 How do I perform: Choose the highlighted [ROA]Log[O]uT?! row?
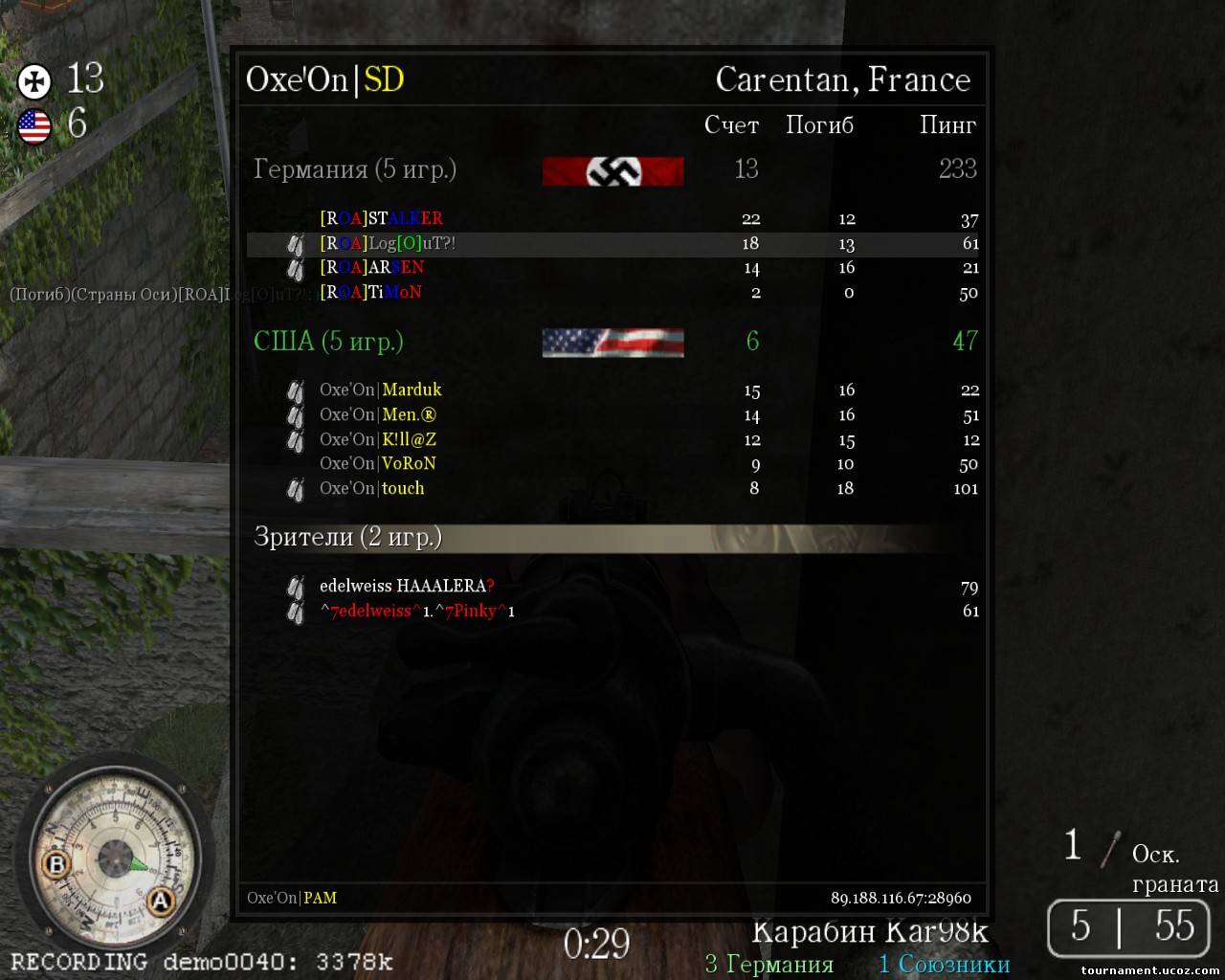click(x=388, y=244)
